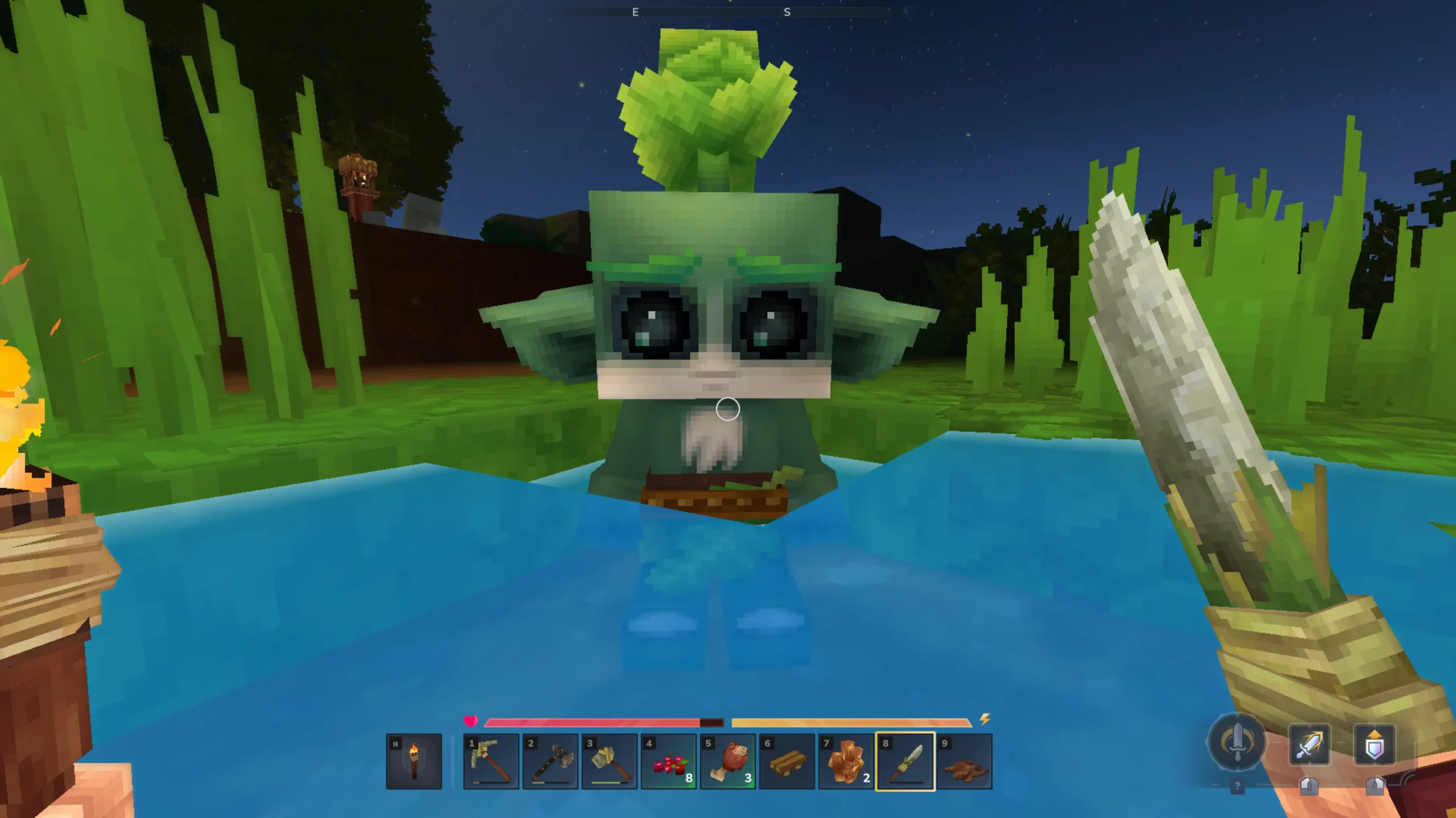Viewport: 1456px width, 818px height.
Task: Select the torch utility slot
Action: (x=413, y=761)
